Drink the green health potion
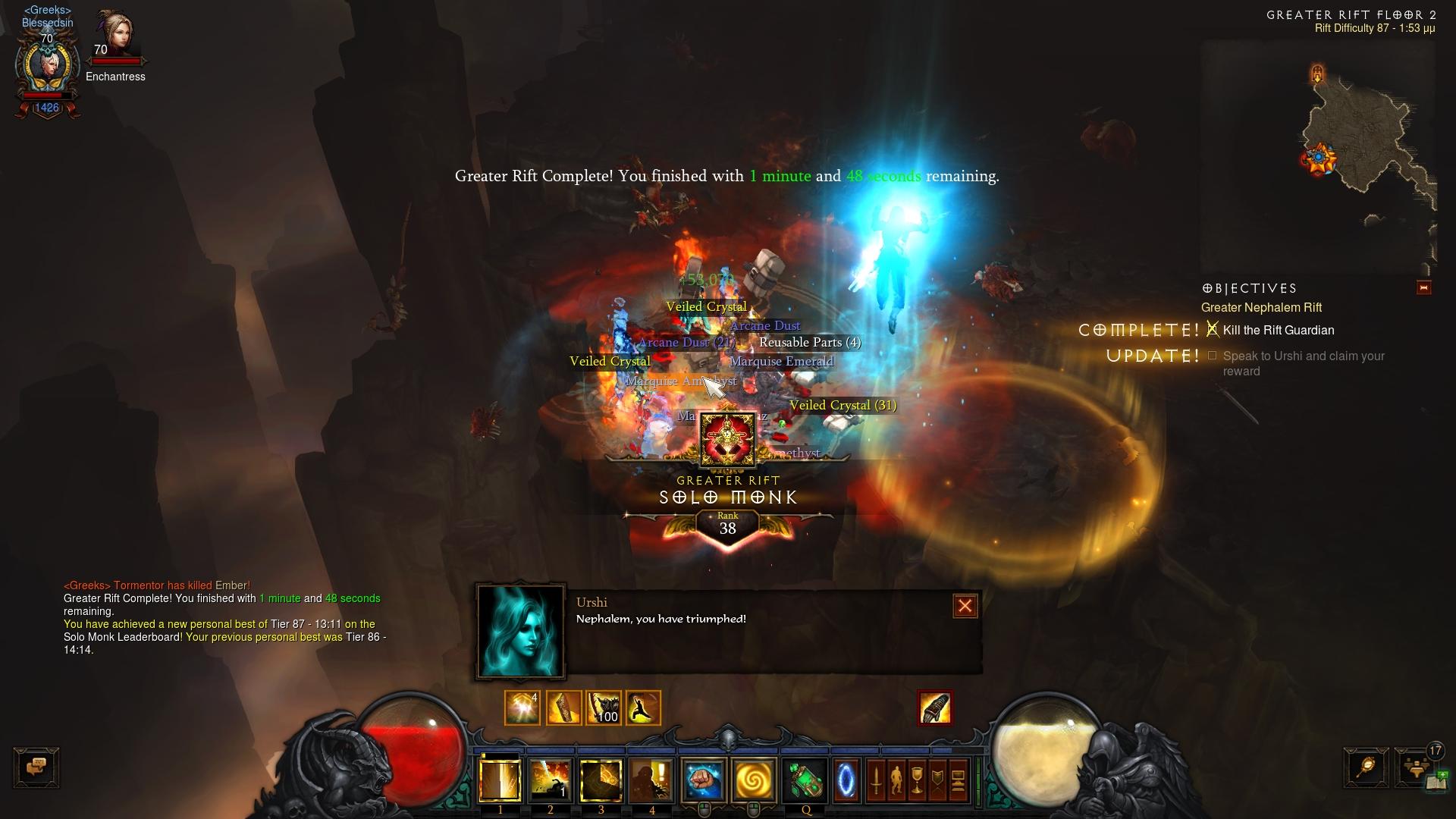Viewport: 1456px width, 819px height. tap(805, 780)
